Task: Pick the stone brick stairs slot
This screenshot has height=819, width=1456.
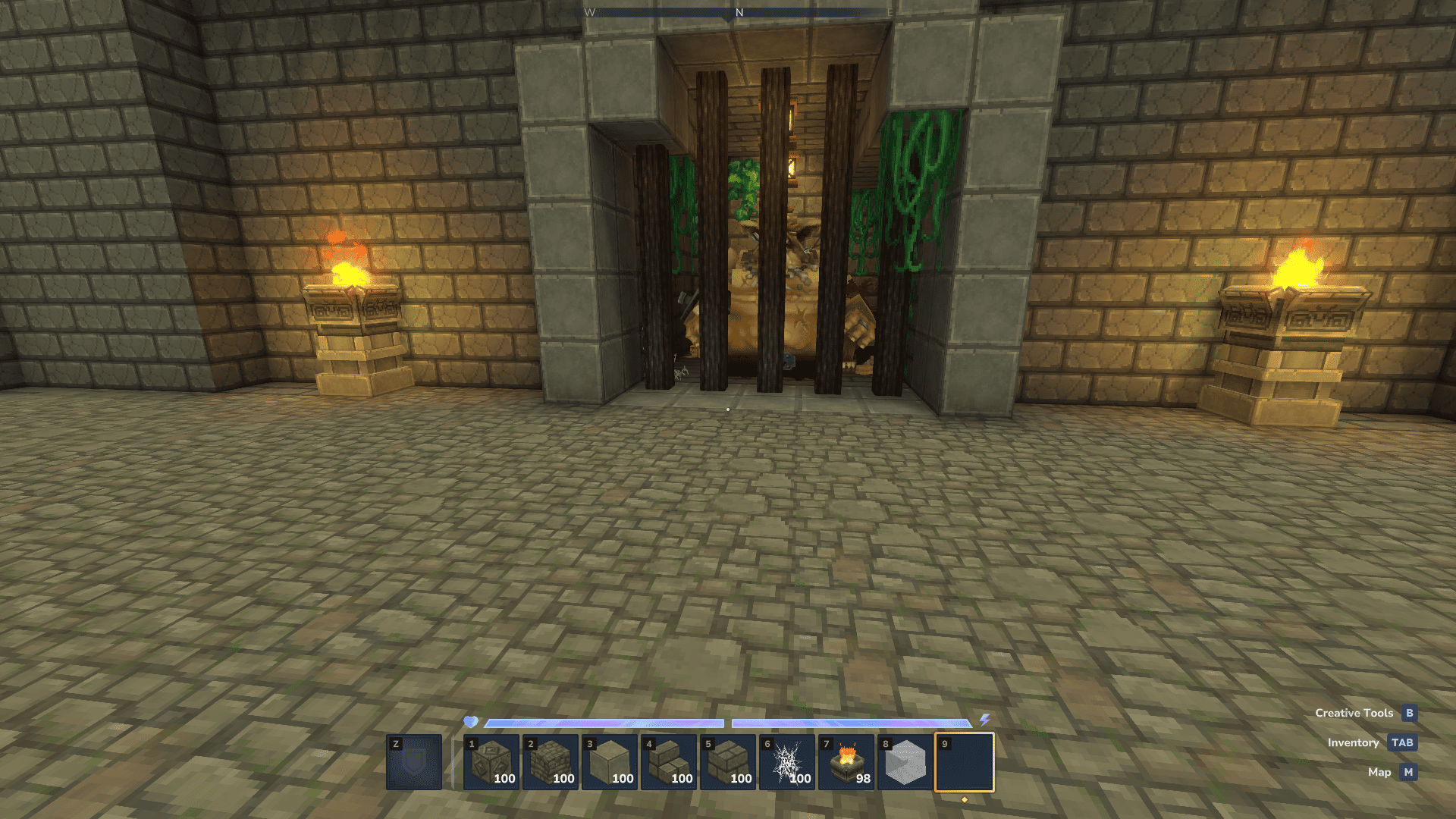Action: (x=668, y=762)
